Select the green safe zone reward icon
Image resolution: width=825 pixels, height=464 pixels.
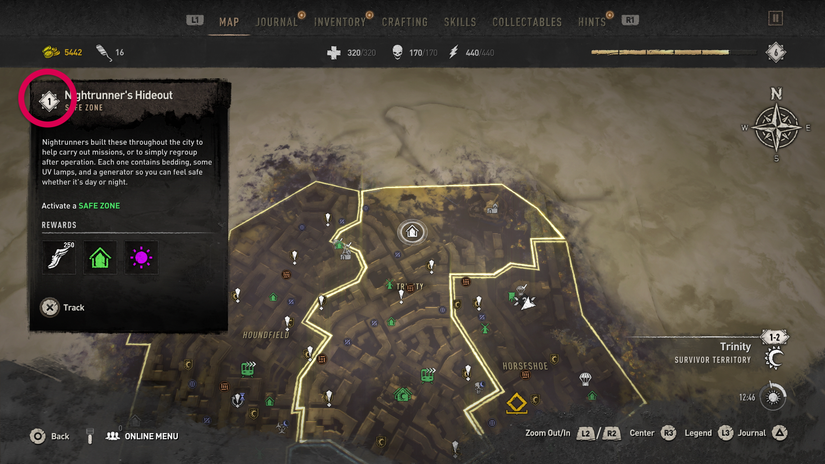pyautogui.click(x=100, y=258)
